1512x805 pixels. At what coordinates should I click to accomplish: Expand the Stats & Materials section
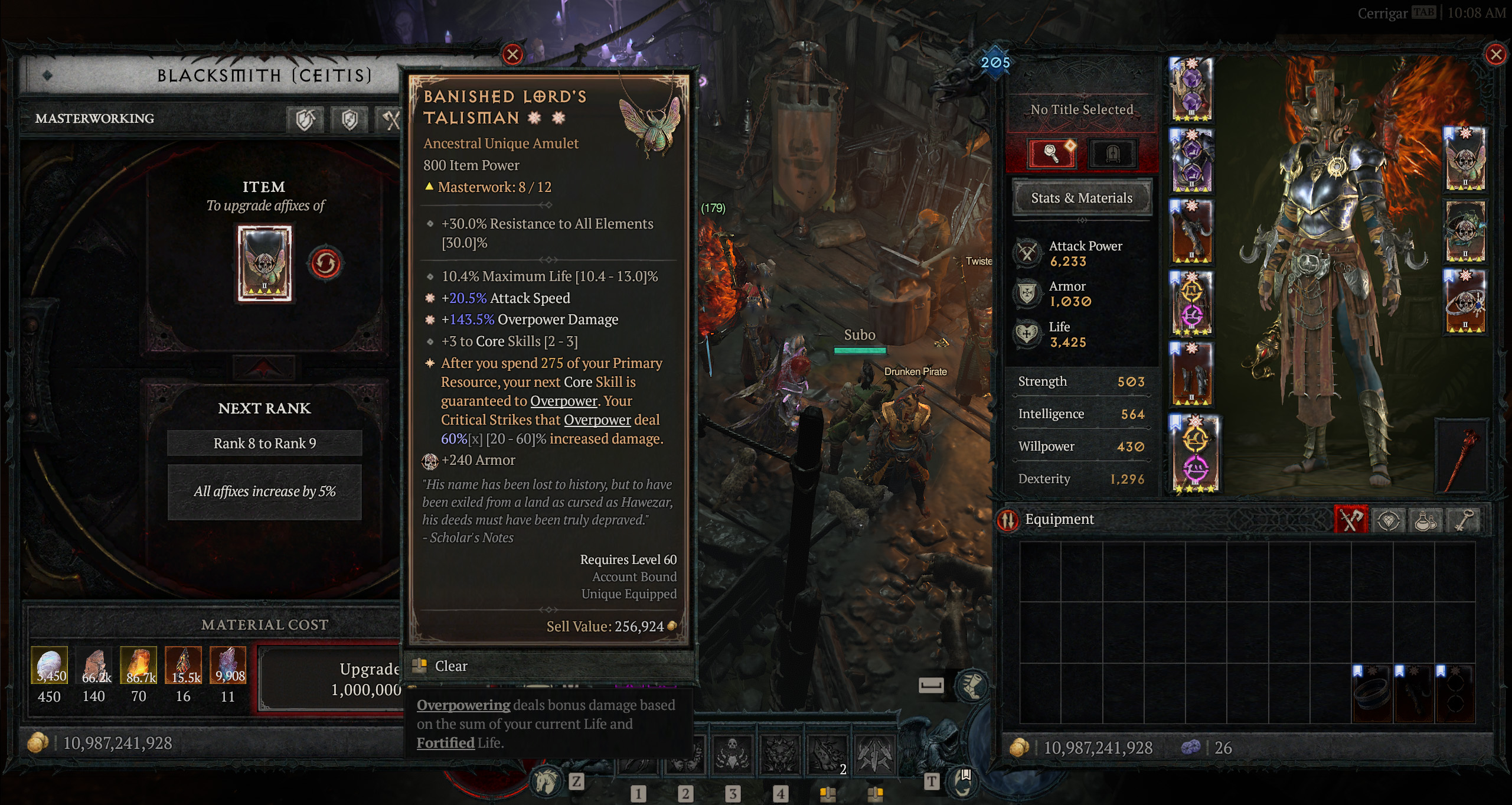tap(1082, 198)
